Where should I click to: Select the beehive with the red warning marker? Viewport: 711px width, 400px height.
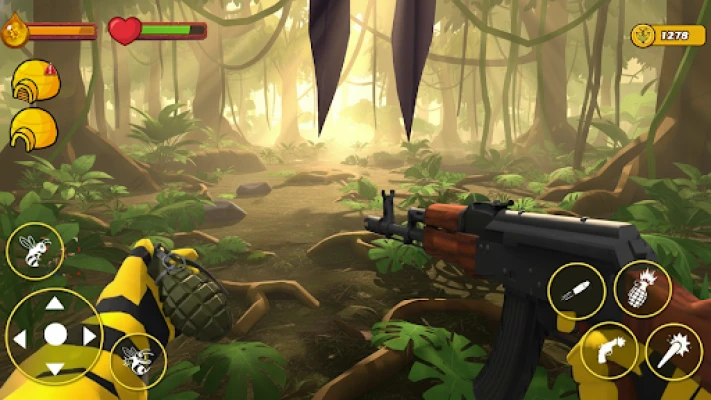pyautogui.click(x=35, y=81)
